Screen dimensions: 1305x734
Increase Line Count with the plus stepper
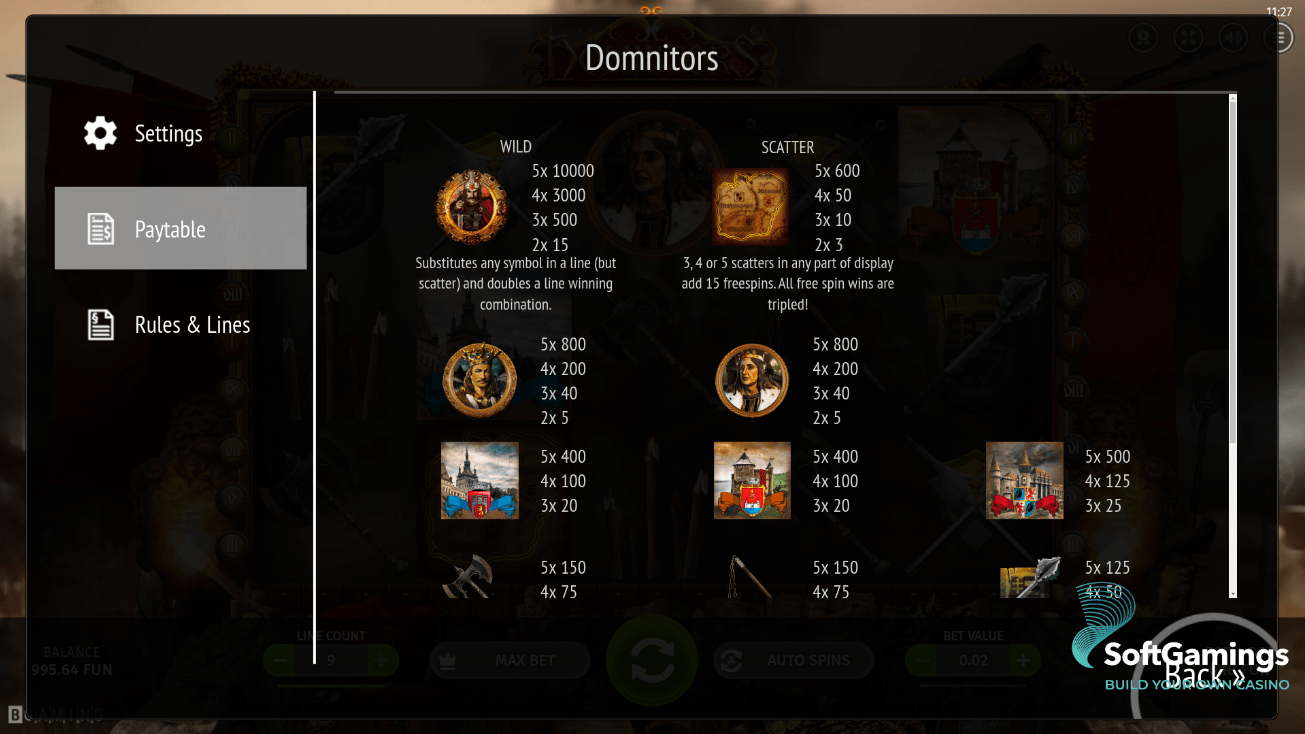click(382, 660)
